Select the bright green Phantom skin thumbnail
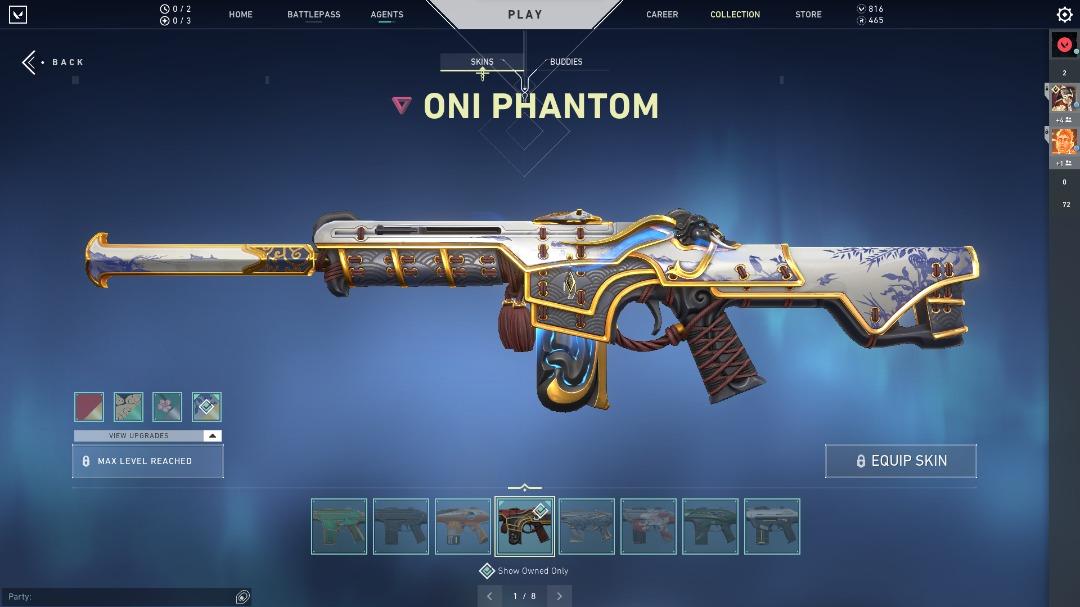 point(339,526)
